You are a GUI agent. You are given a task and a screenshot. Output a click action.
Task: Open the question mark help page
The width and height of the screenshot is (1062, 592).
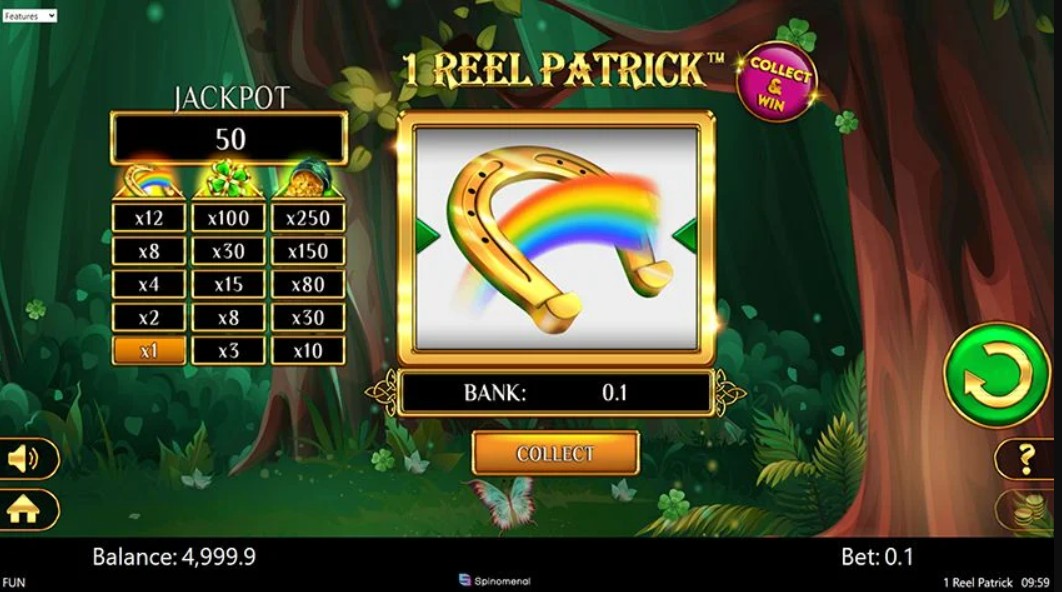[x=1026, y=459]
